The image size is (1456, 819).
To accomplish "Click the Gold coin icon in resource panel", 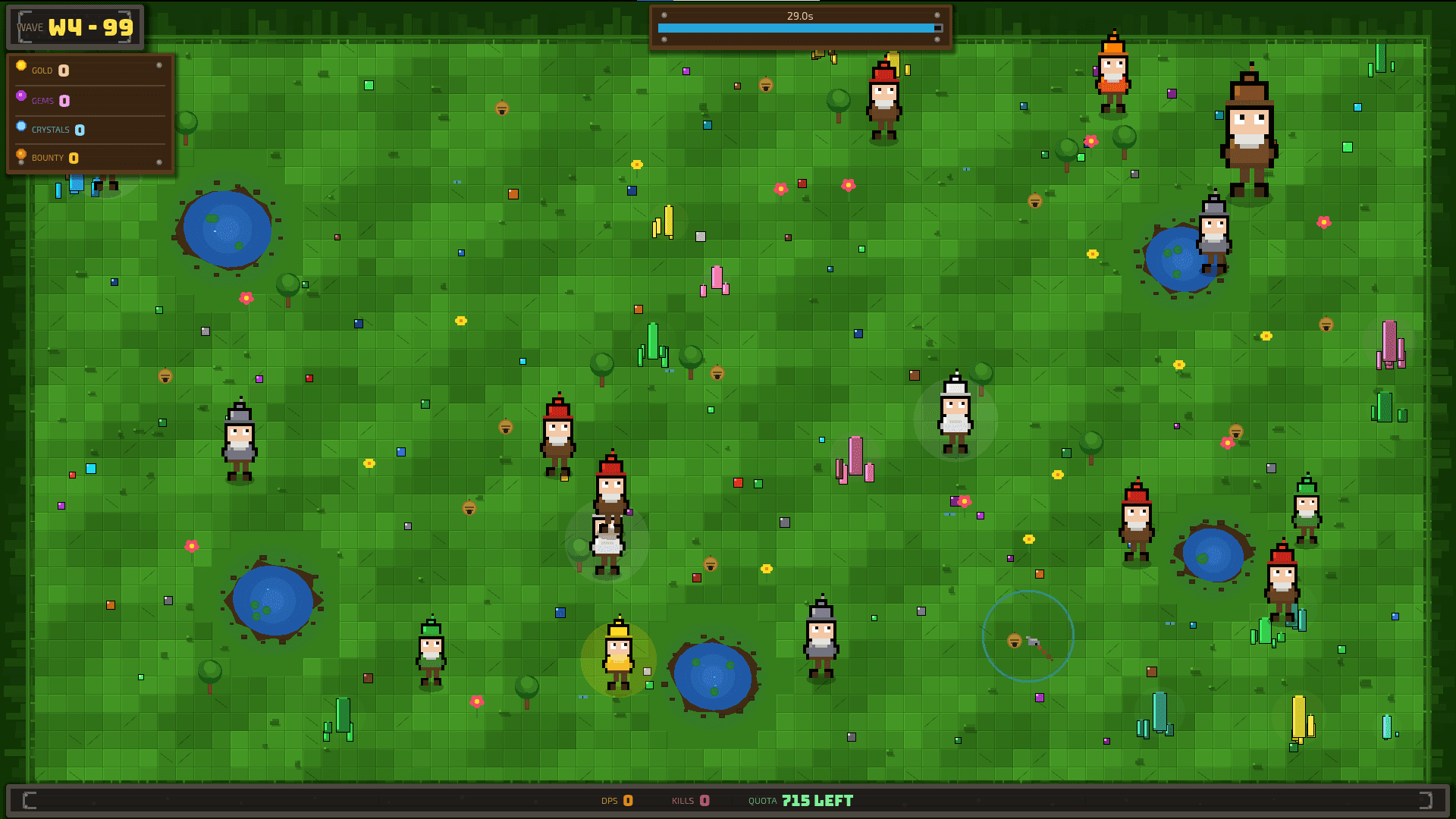I will 21,65.
